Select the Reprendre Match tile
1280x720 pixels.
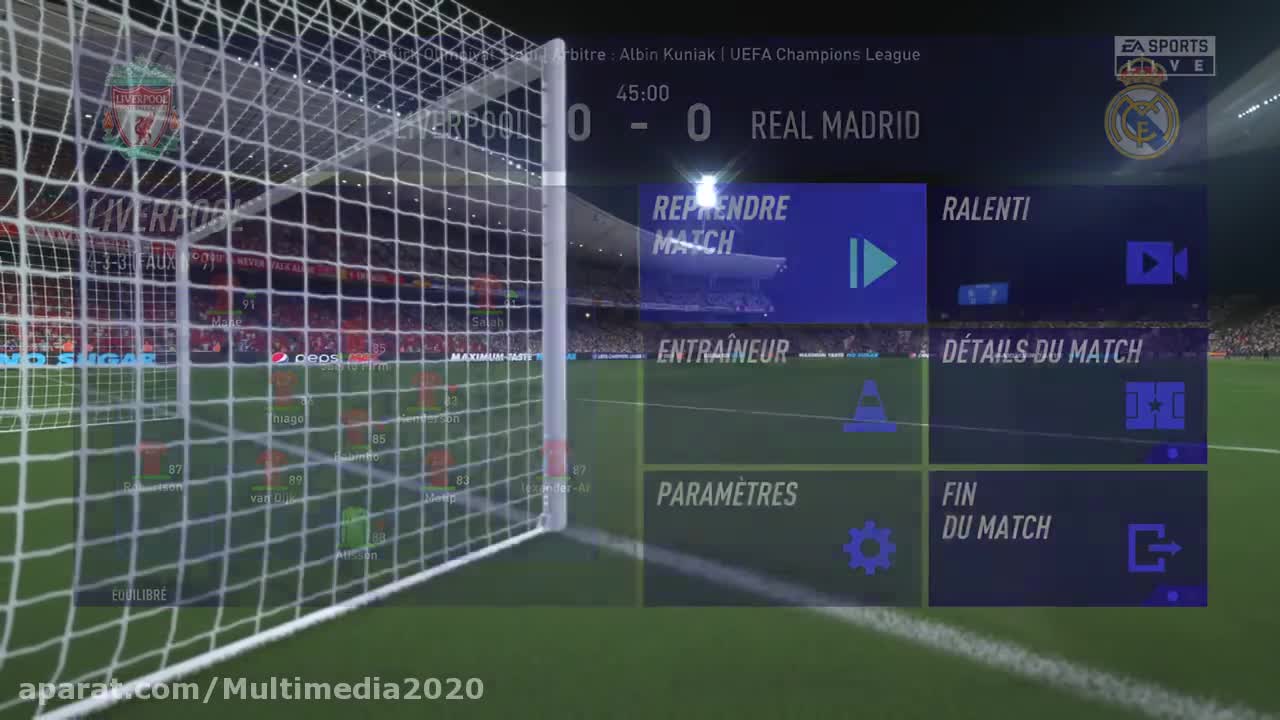coord(782,253)
